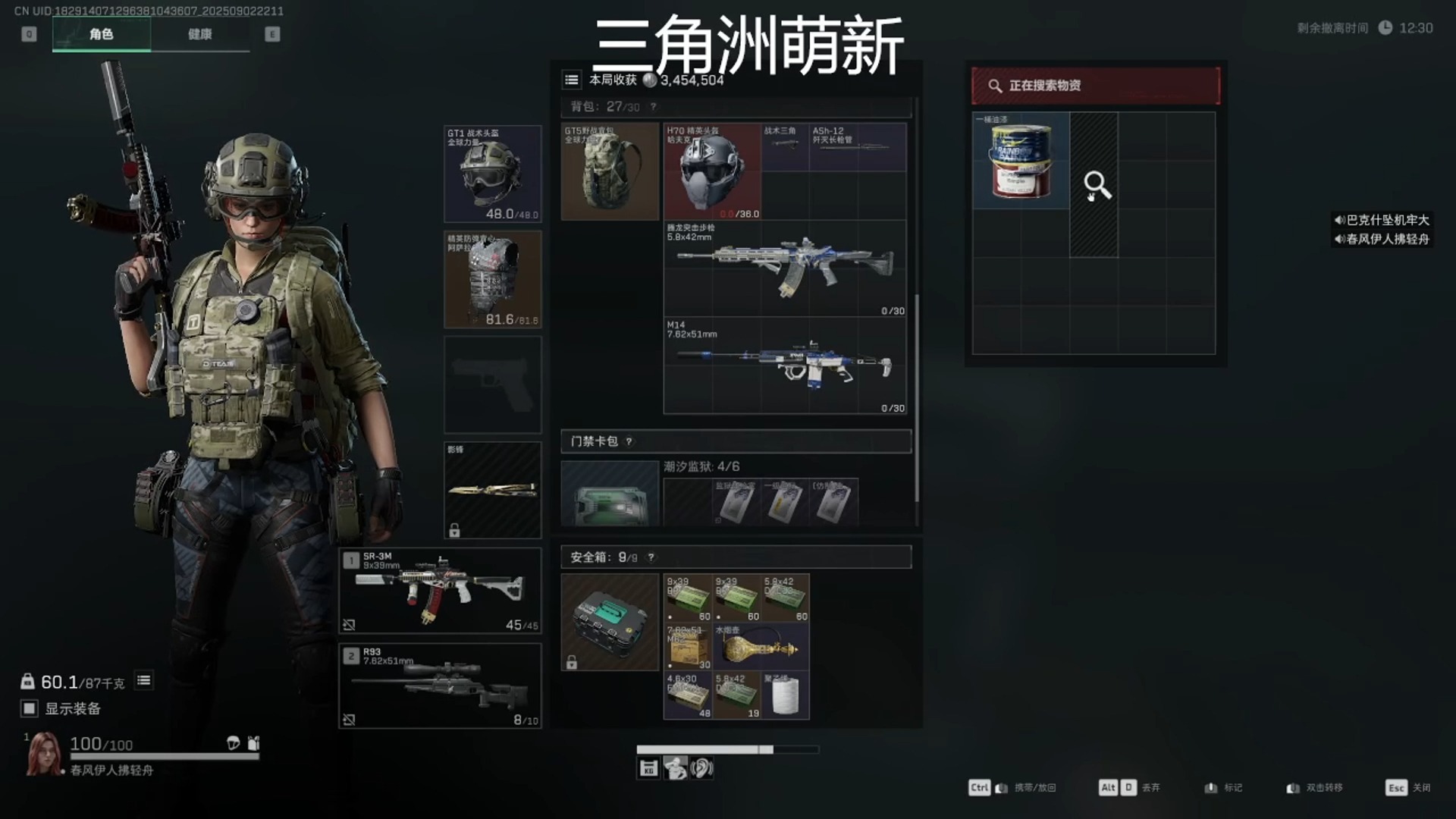Open the weight details list button
The height and width of the screenshot is (819, 1456).
(x=143, y=680)
